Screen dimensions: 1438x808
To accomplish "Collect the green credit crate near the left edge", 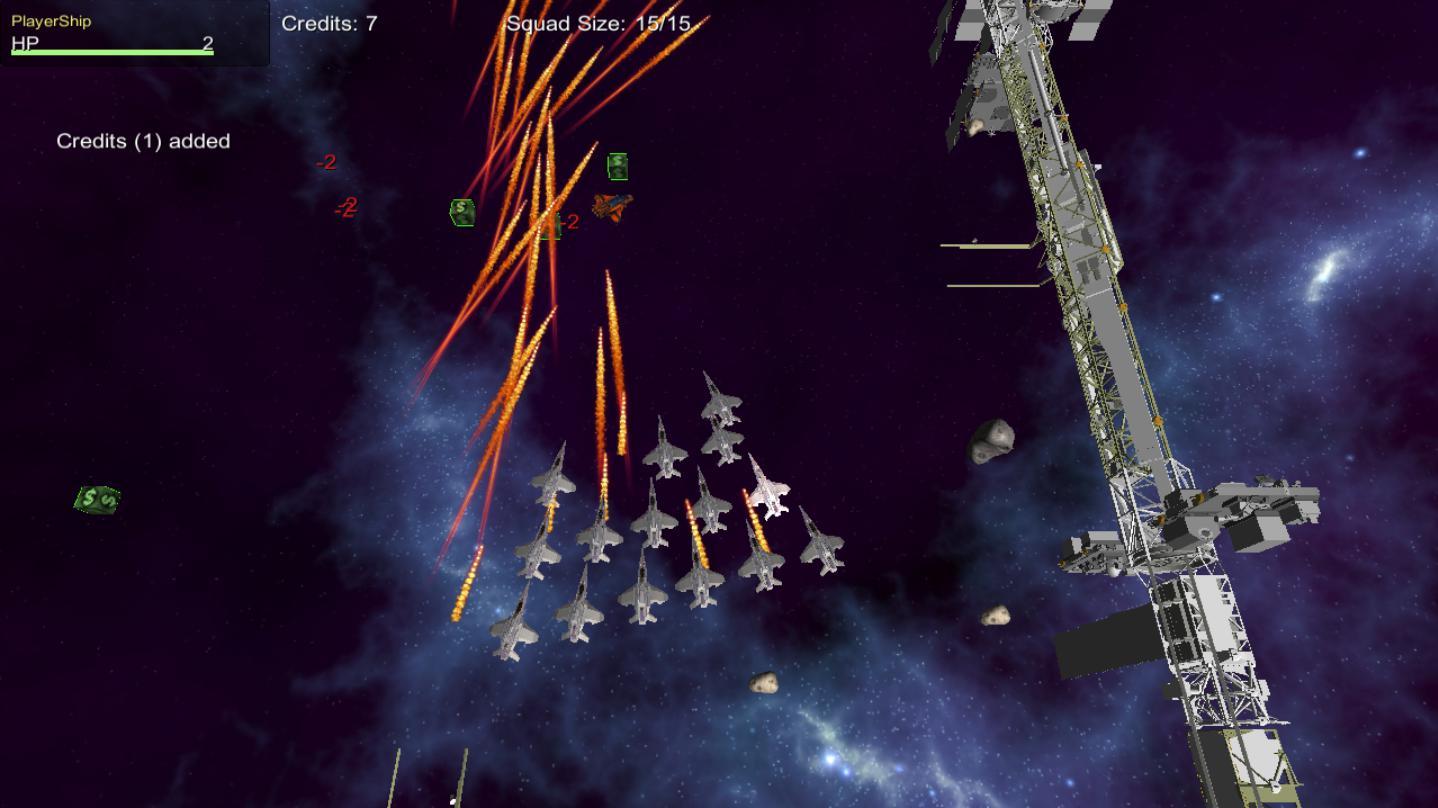I will tap(95, 498).
